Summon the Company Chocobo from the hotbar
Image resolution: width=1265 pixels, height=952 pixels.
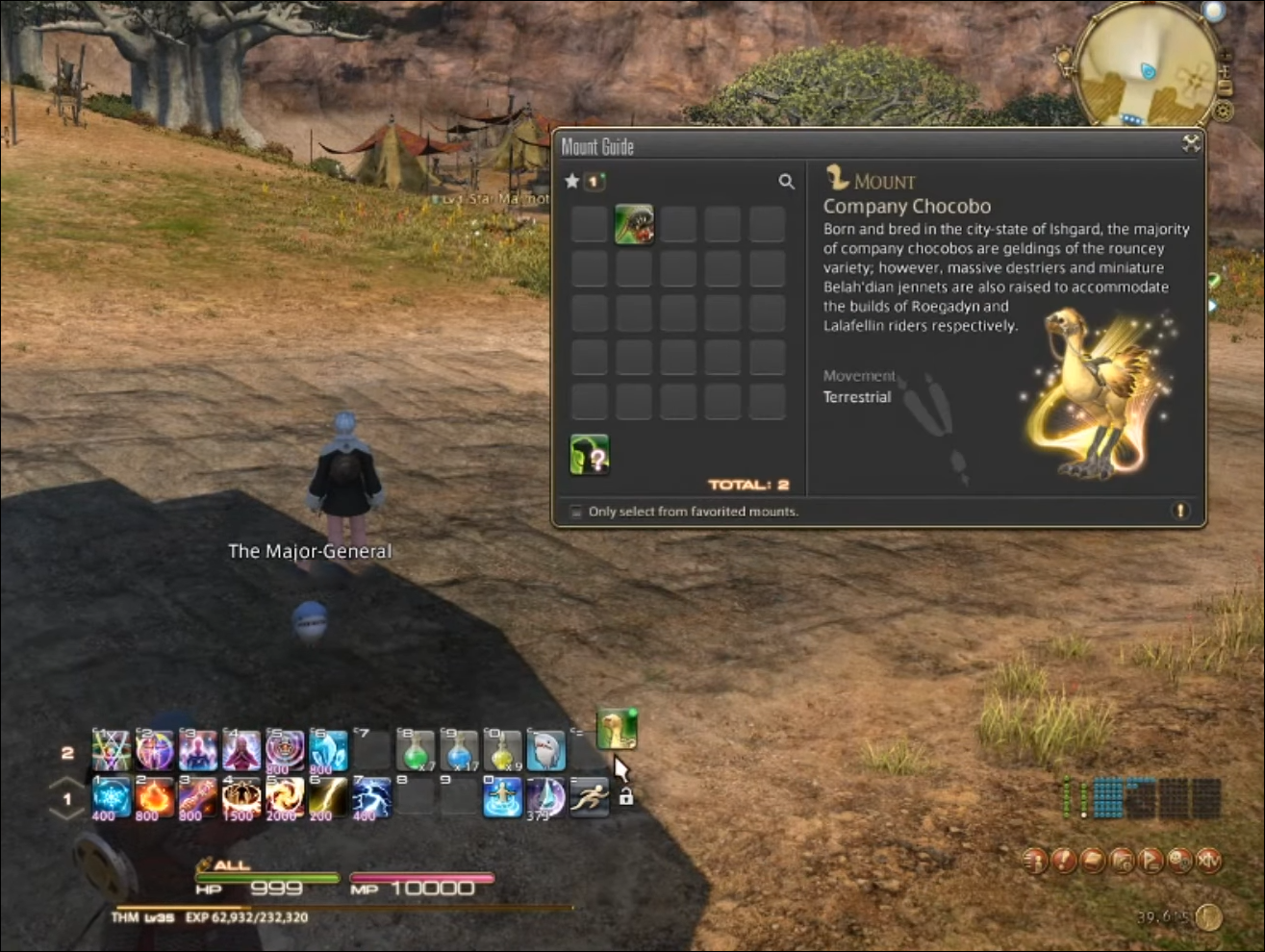pos(616,729)
